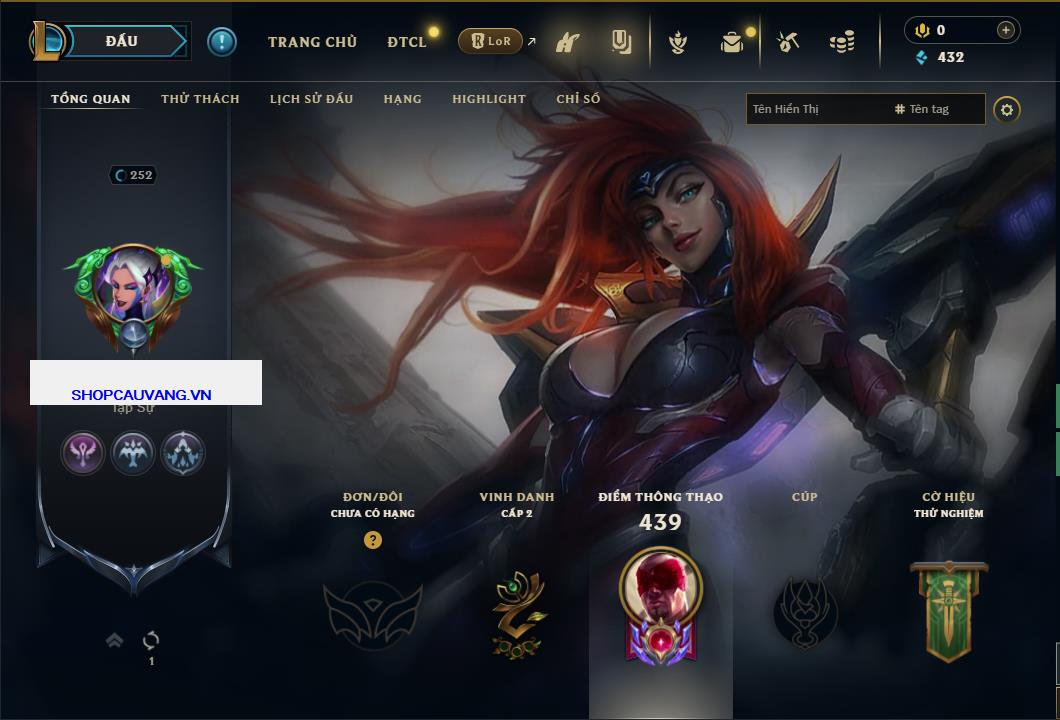The height and width of the screenshot is (720, 1060).
Task: Open the coin stack store icon
Action: pos(842,42)
